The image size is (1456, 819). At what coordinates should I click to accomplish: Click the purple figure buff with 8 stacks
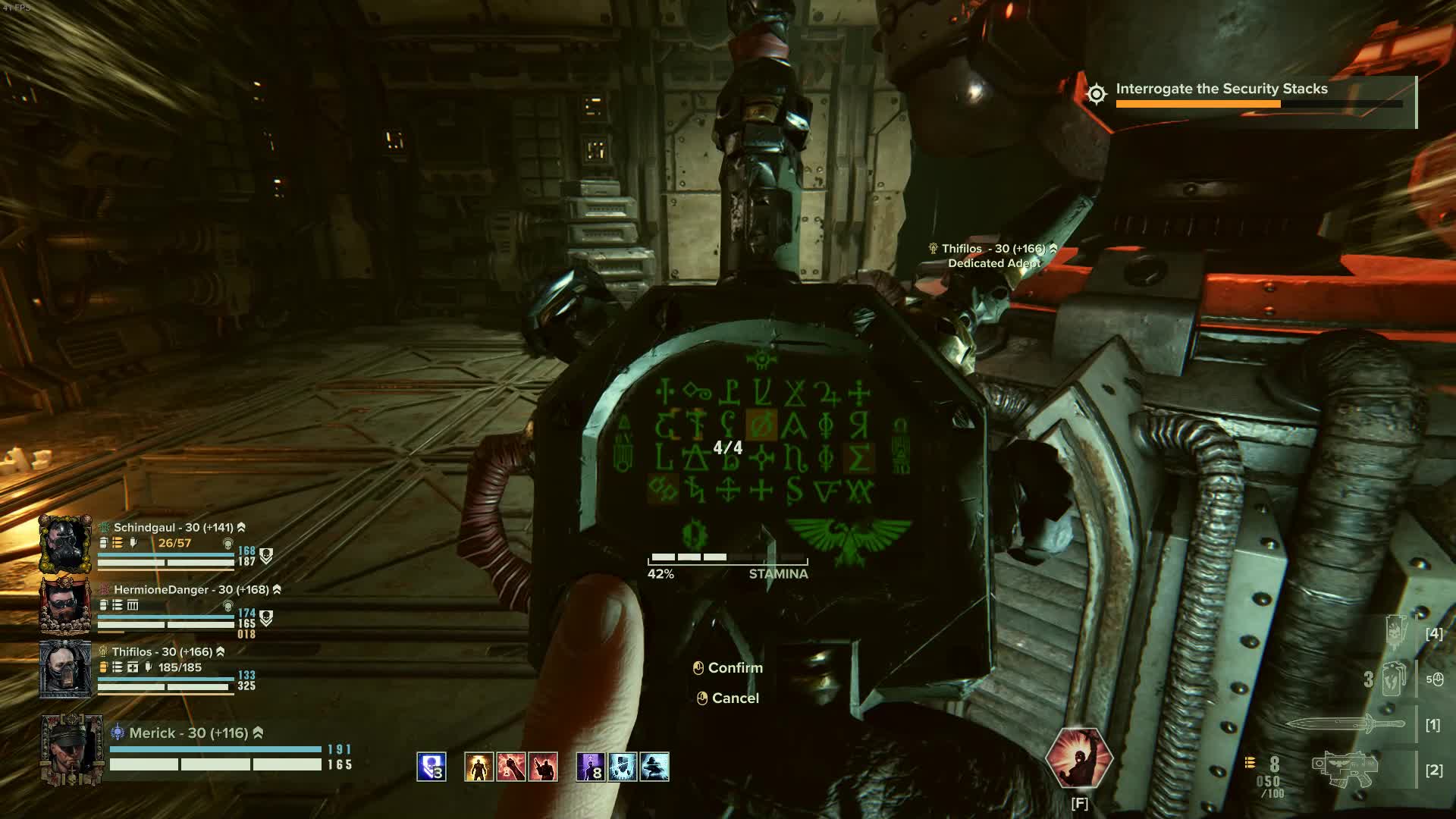tap(590, 767)
